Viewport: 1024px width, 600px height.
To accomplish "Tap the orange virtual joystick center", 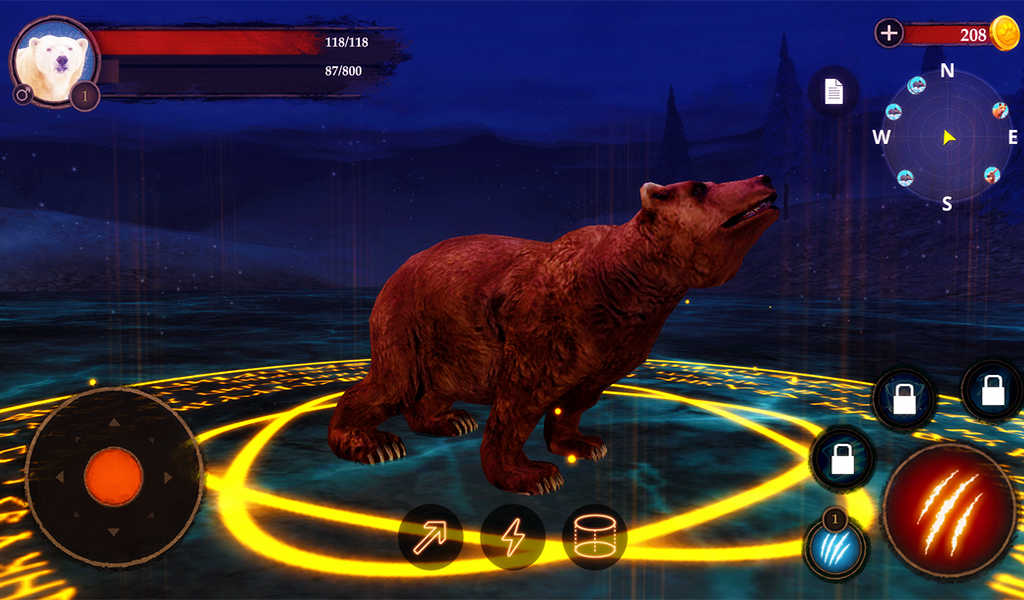I will [x=113, y=477].
